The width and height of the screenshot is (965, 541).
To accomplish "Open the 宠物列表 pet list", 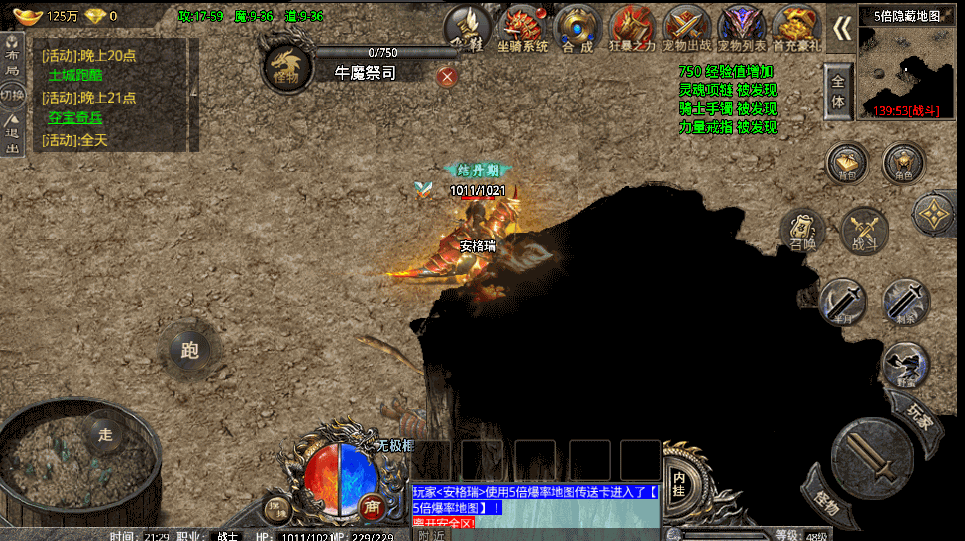I will coord(741,27).
